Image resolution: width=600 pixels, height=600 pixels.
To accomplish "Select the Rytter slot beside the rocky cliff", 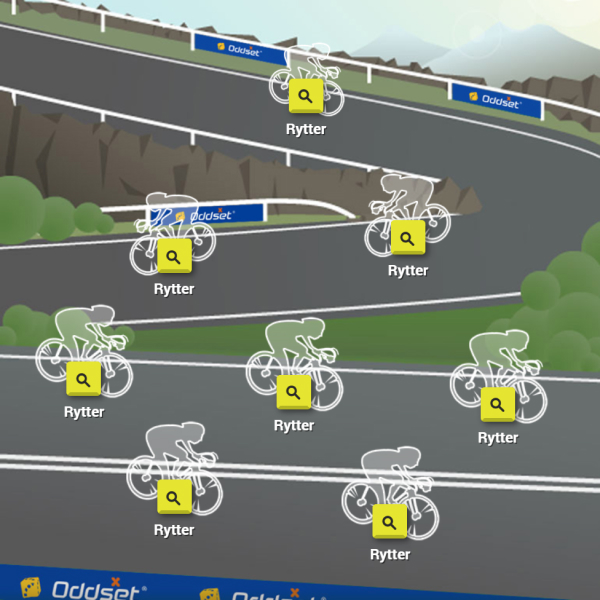I will tap(407, 238).
